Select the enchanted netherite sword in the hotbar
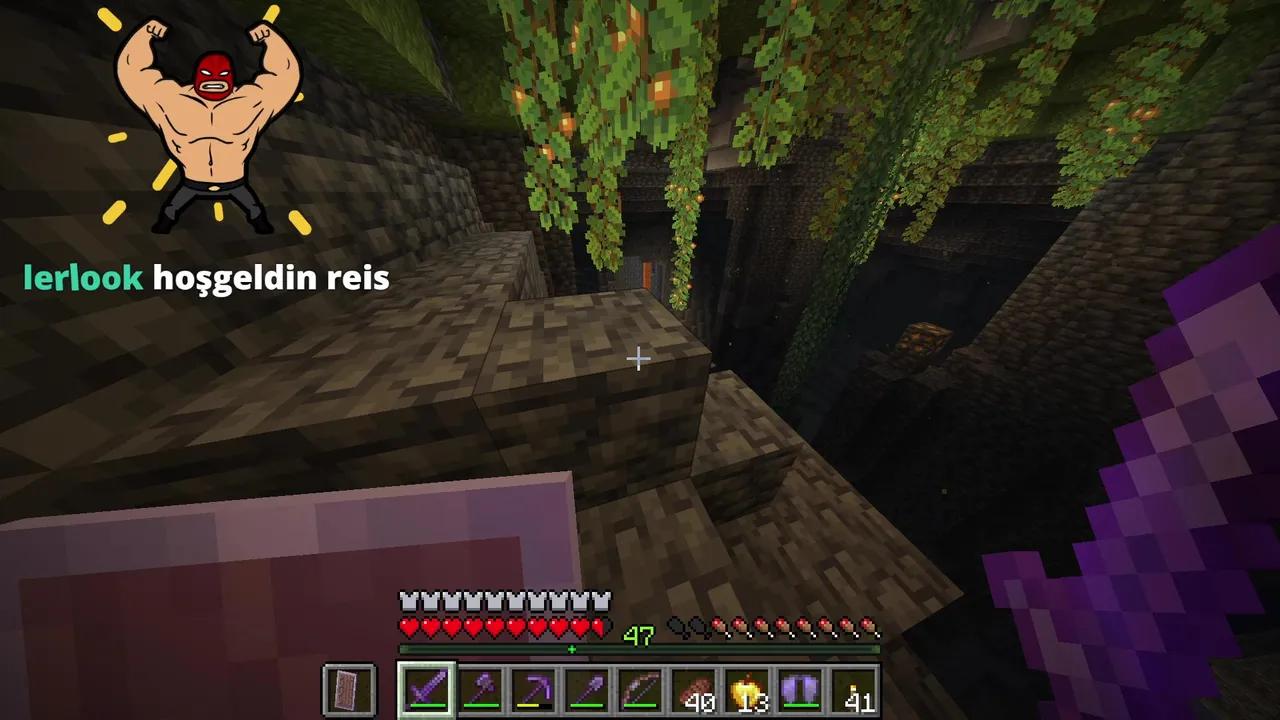Image resolution: width=1280 pixels, height=720 pixels. pyautogui.click(x=427, y=687)
